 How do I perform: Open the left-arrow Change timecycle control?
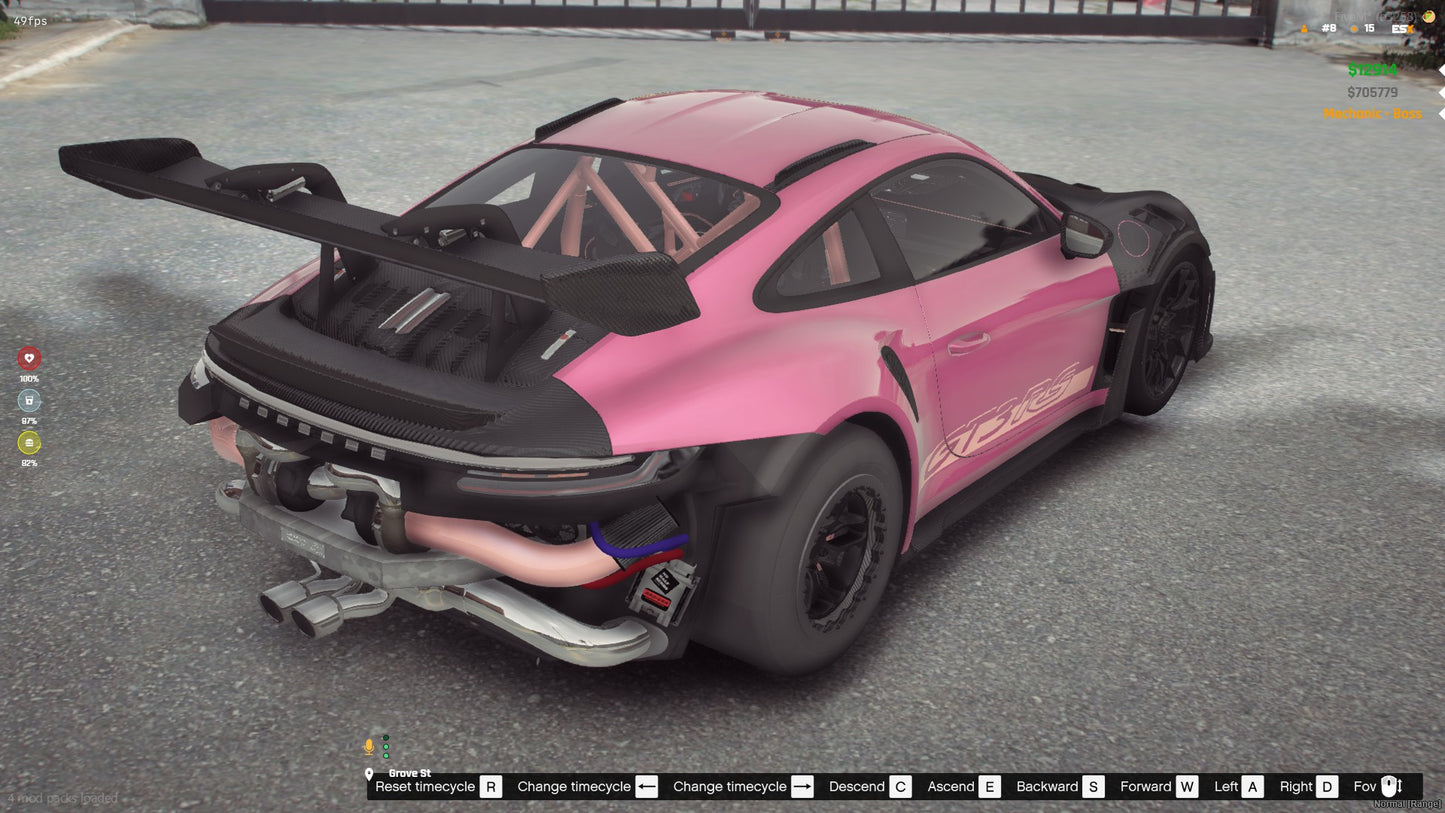(647, 786)
